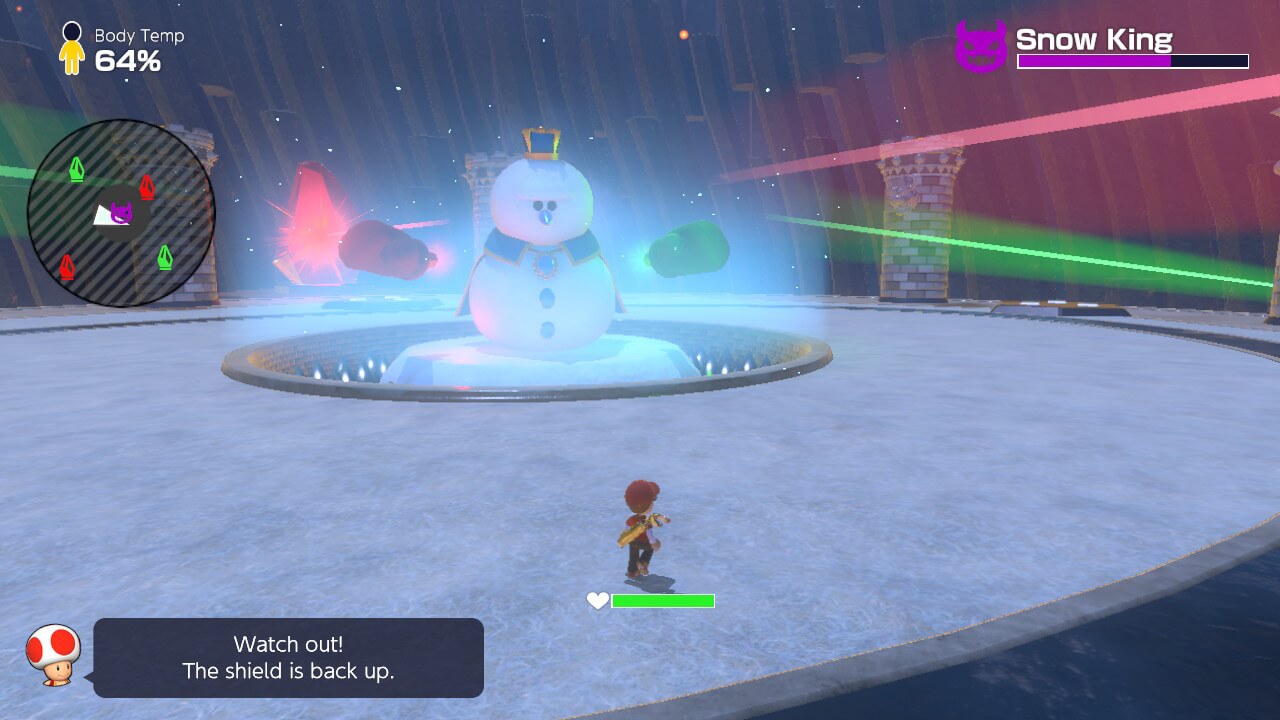Click the green player health bar

663,601
